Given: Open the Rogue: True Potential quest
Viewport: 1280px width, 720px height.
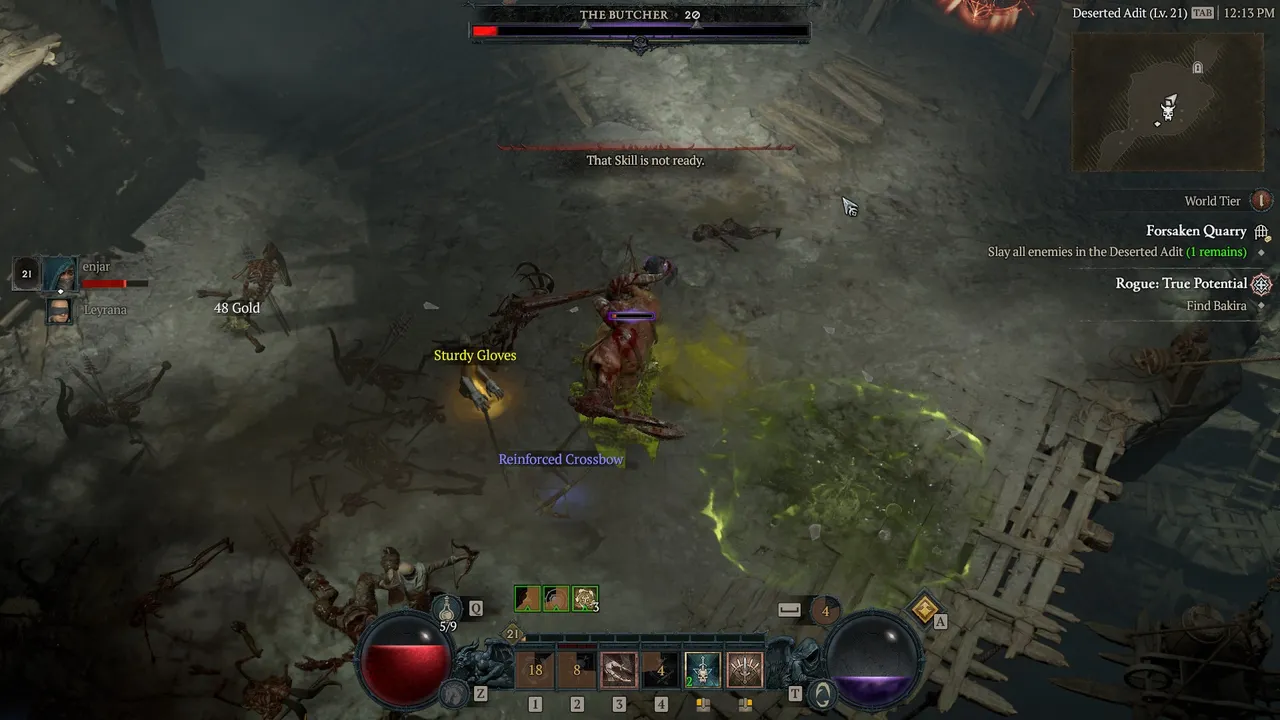Looking at the screenshot, I should [x=1181, y=284].
